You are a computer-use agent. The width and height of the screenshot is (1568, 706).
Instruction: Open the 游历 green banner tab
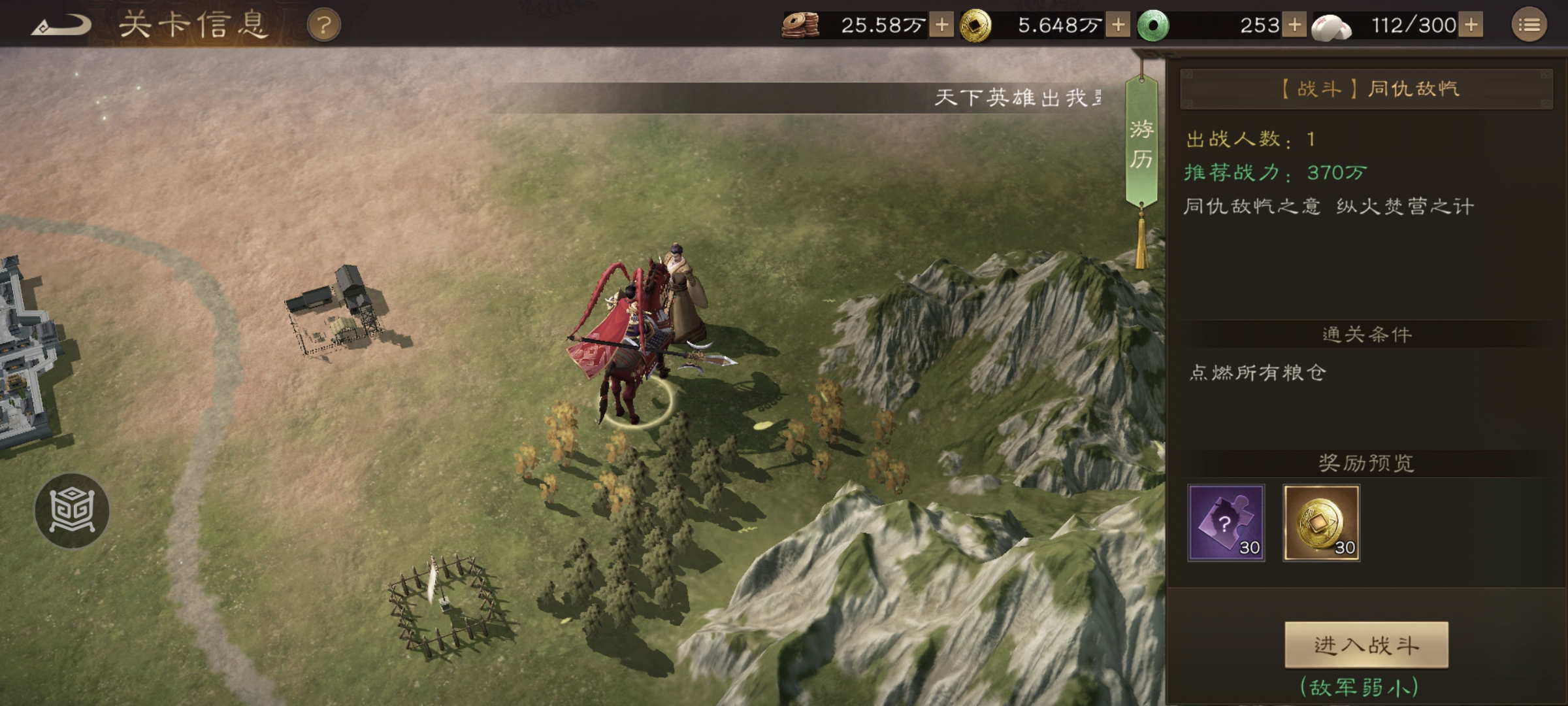pos(1141,144)
